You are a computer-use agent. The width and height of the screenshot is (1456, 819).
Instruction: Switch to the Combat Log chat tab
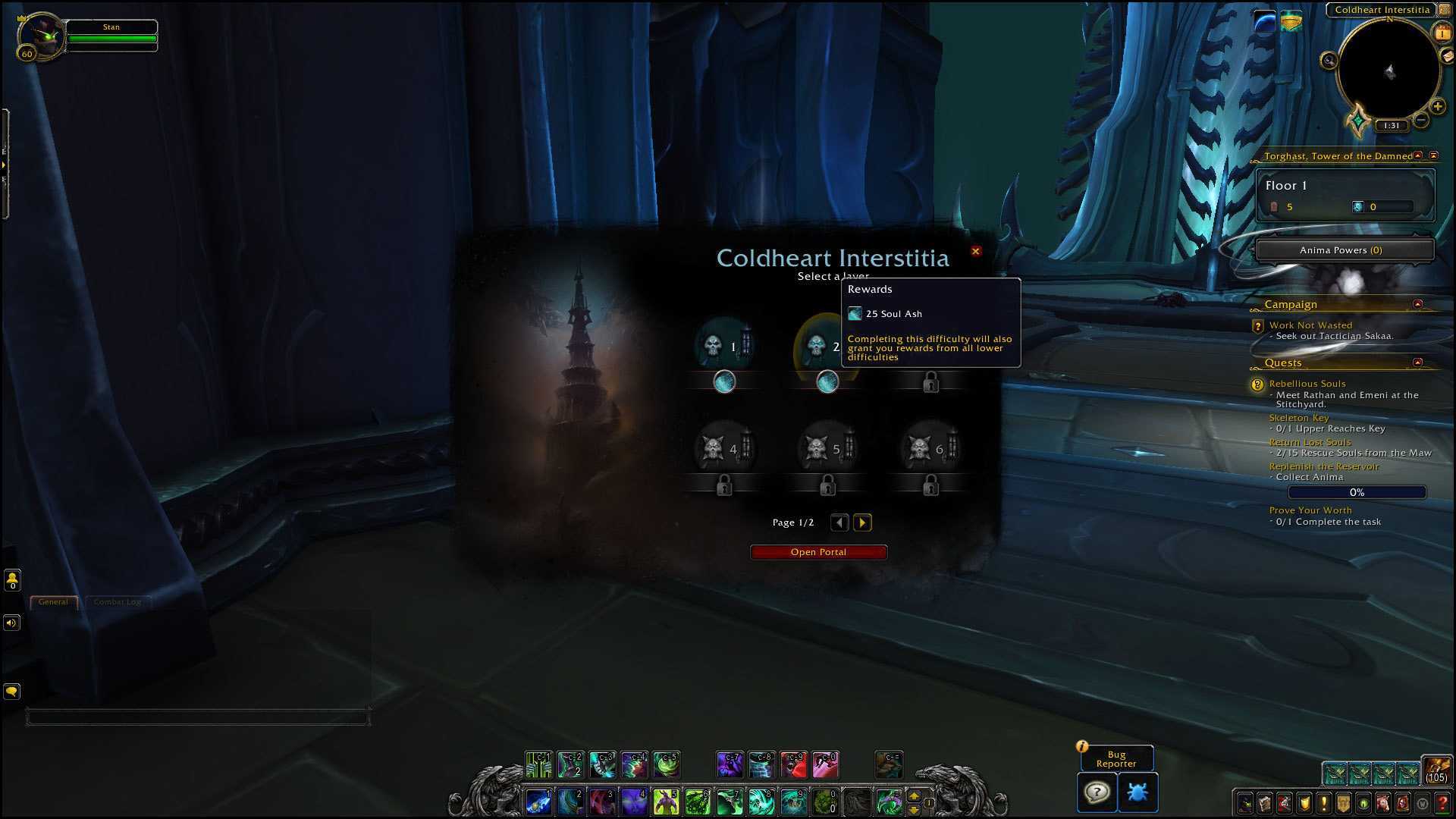(118, 602)
